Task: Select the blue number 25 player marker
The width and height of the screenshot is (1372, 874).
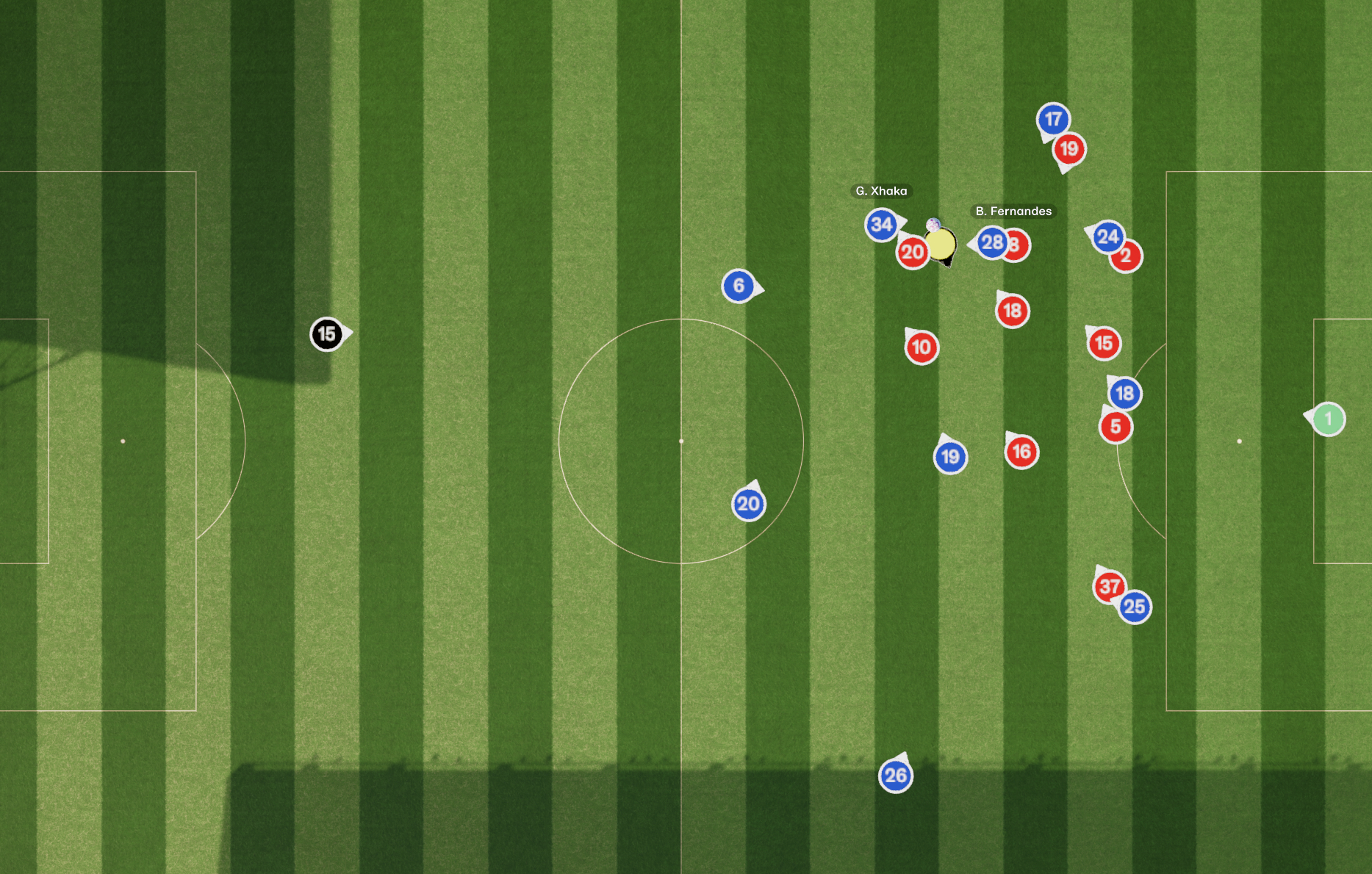Action: [x=1135, y=607]
